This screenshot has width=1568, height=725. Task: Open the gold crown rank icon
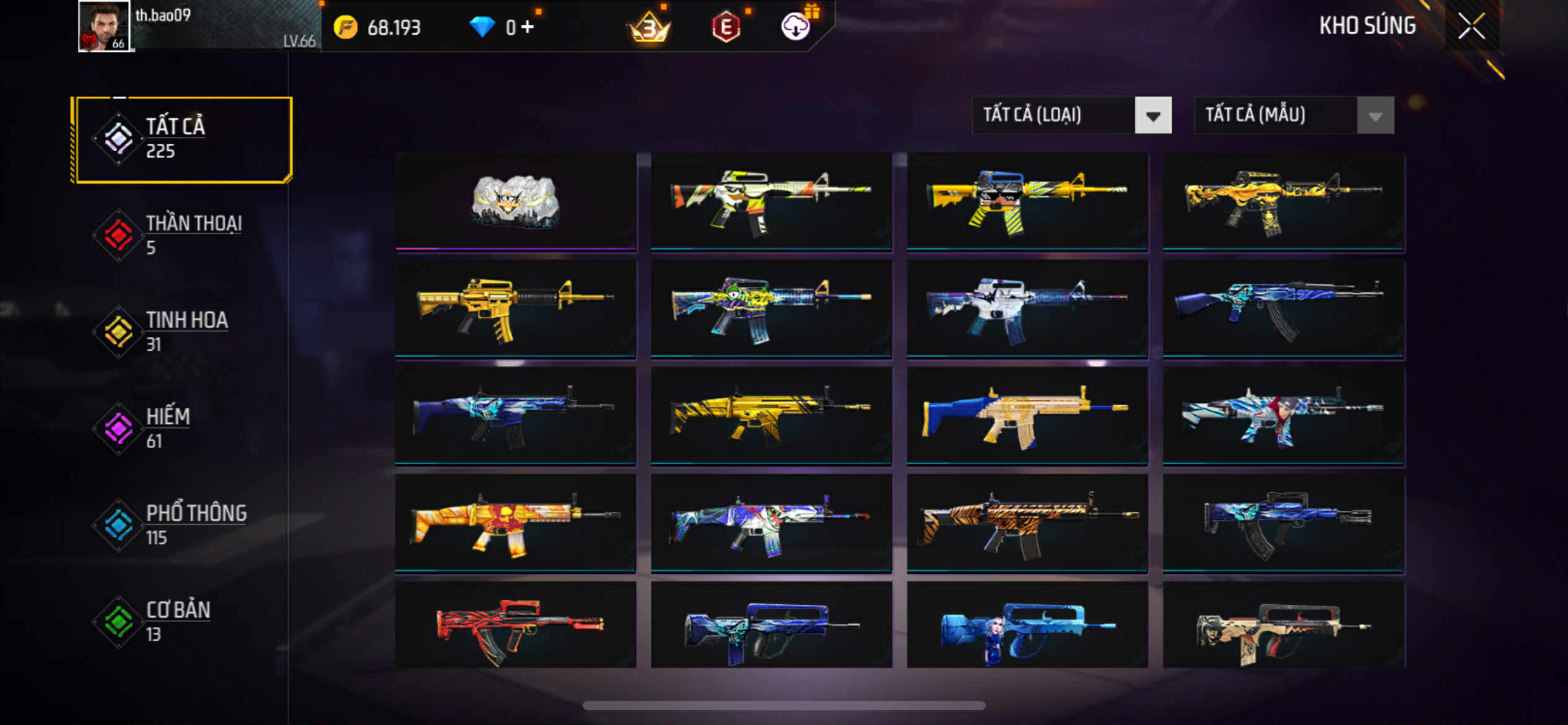click(649, 28)
